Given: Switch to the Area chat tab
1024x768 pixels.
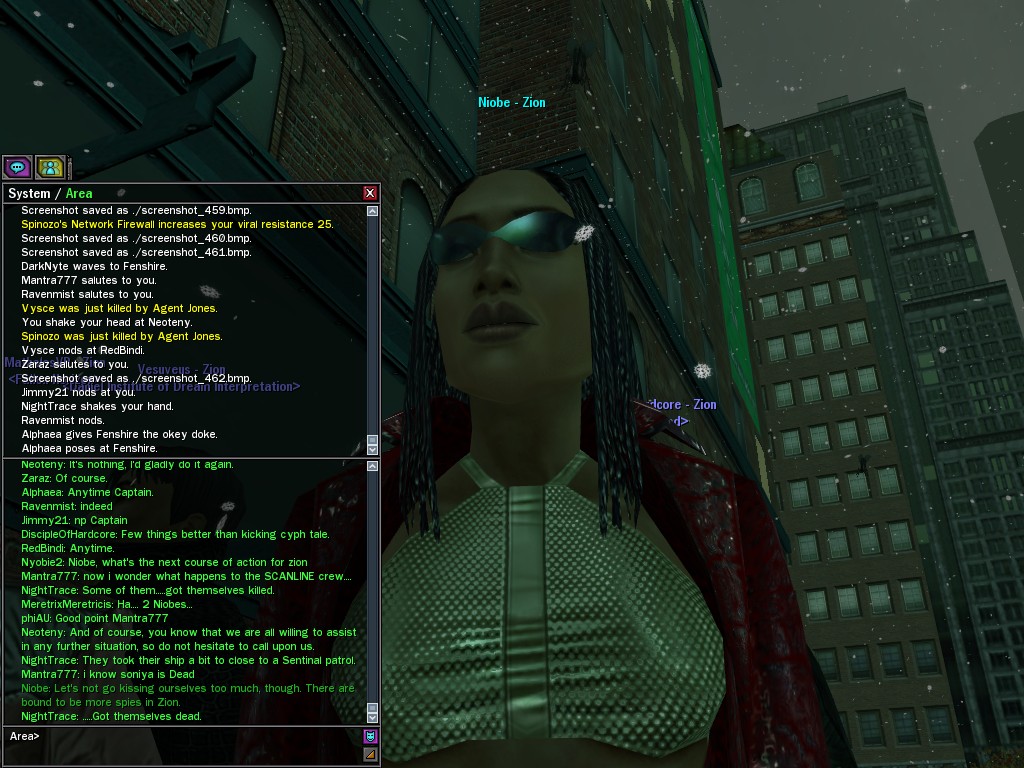Looking at the screenshot, I should (79, 194).
